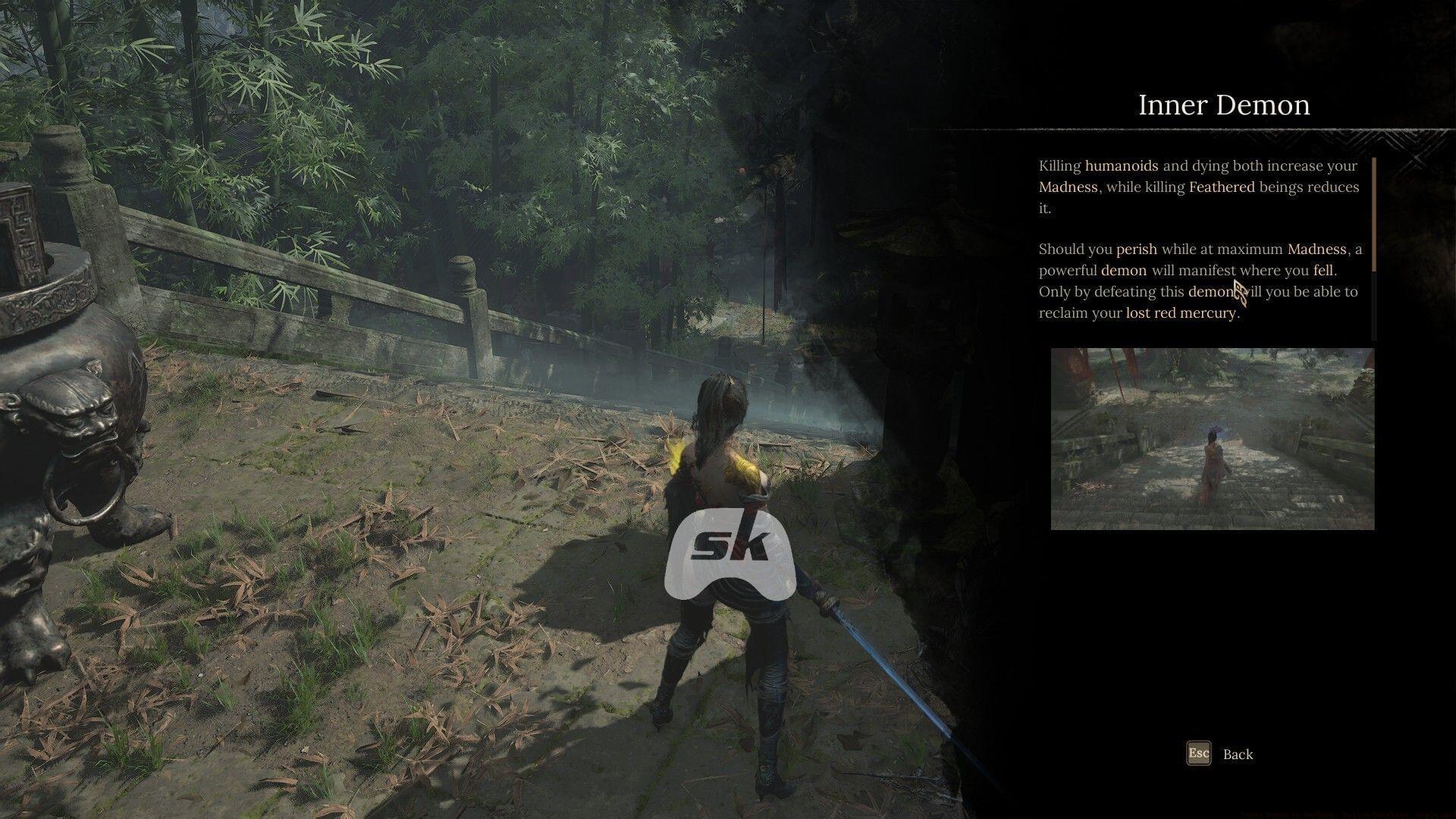Open the tutorial preview thumbnail
The height and width of the screenshot is (819, 1456).
1211,440
